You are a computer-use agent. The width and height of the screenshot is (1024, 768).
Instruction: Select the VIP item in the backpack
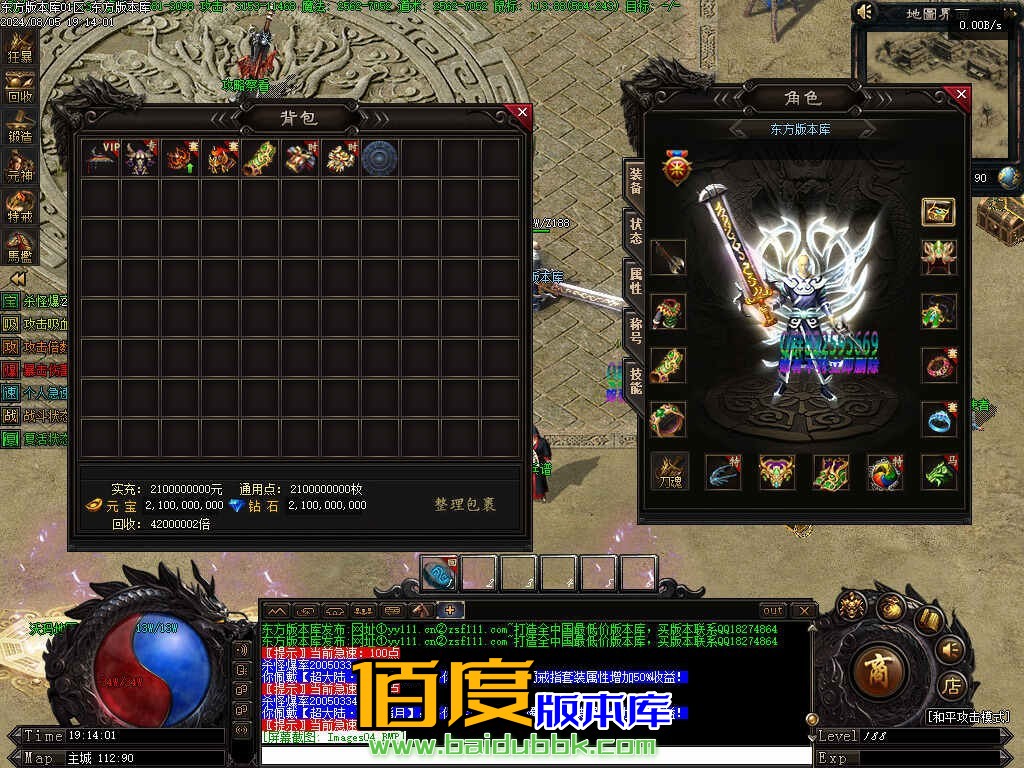(101, 158)
